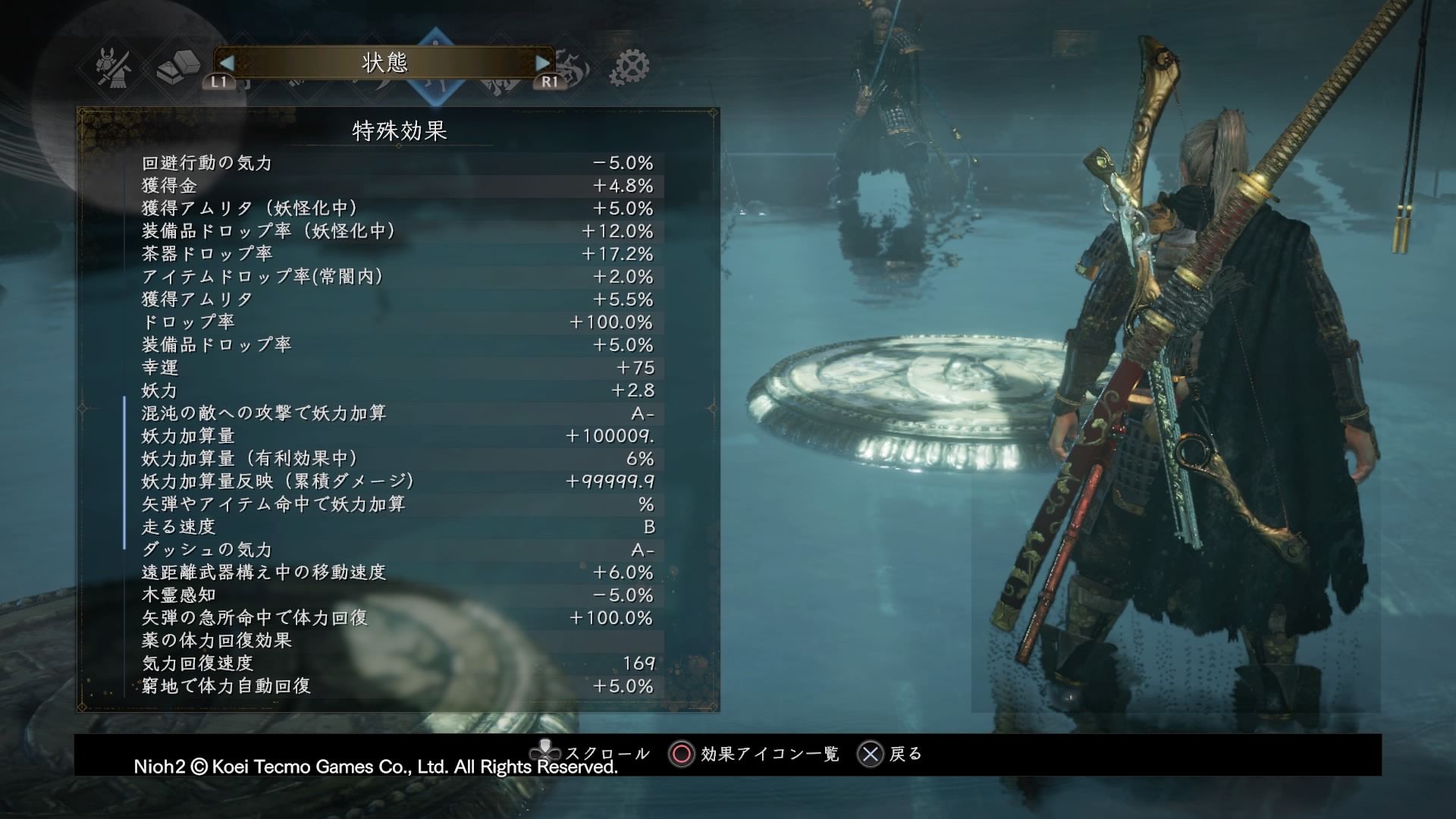The width and height of the screenshot is (1456, 819).
Task: Select the 状態 tab title
Action: [x=384, y=63]
